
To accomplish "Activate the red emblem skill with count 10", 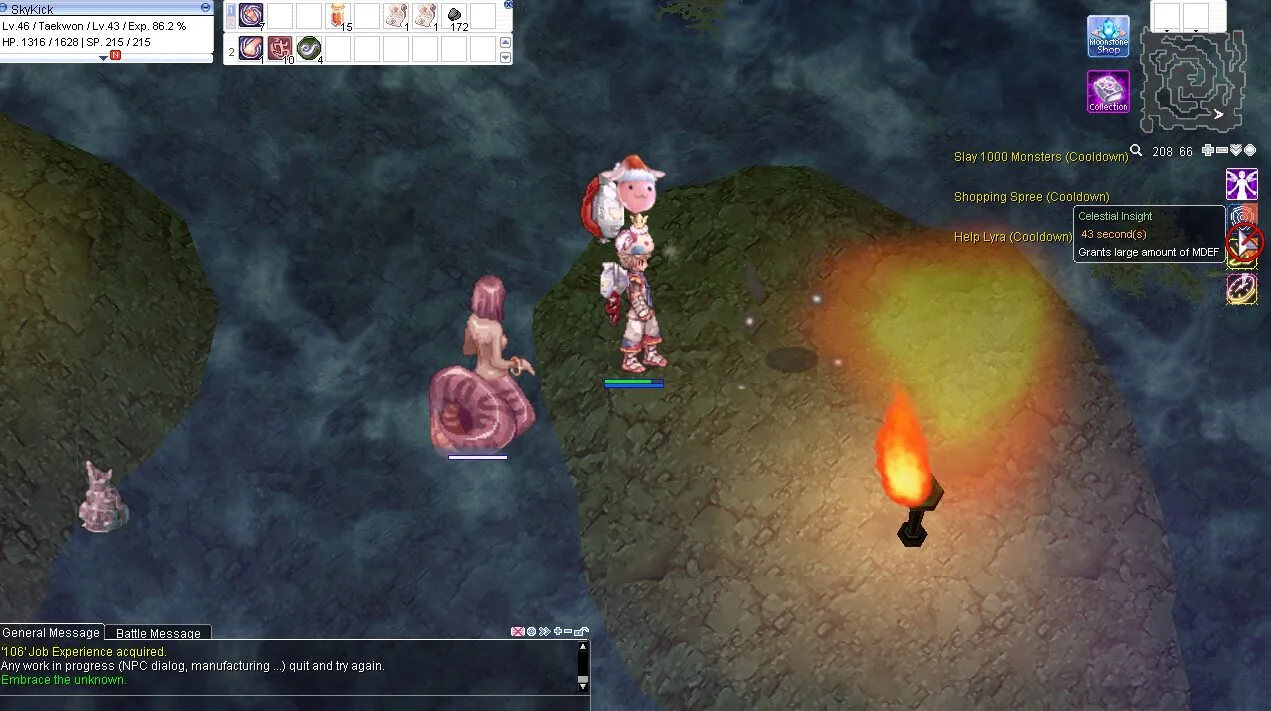I will pos(280,48).
